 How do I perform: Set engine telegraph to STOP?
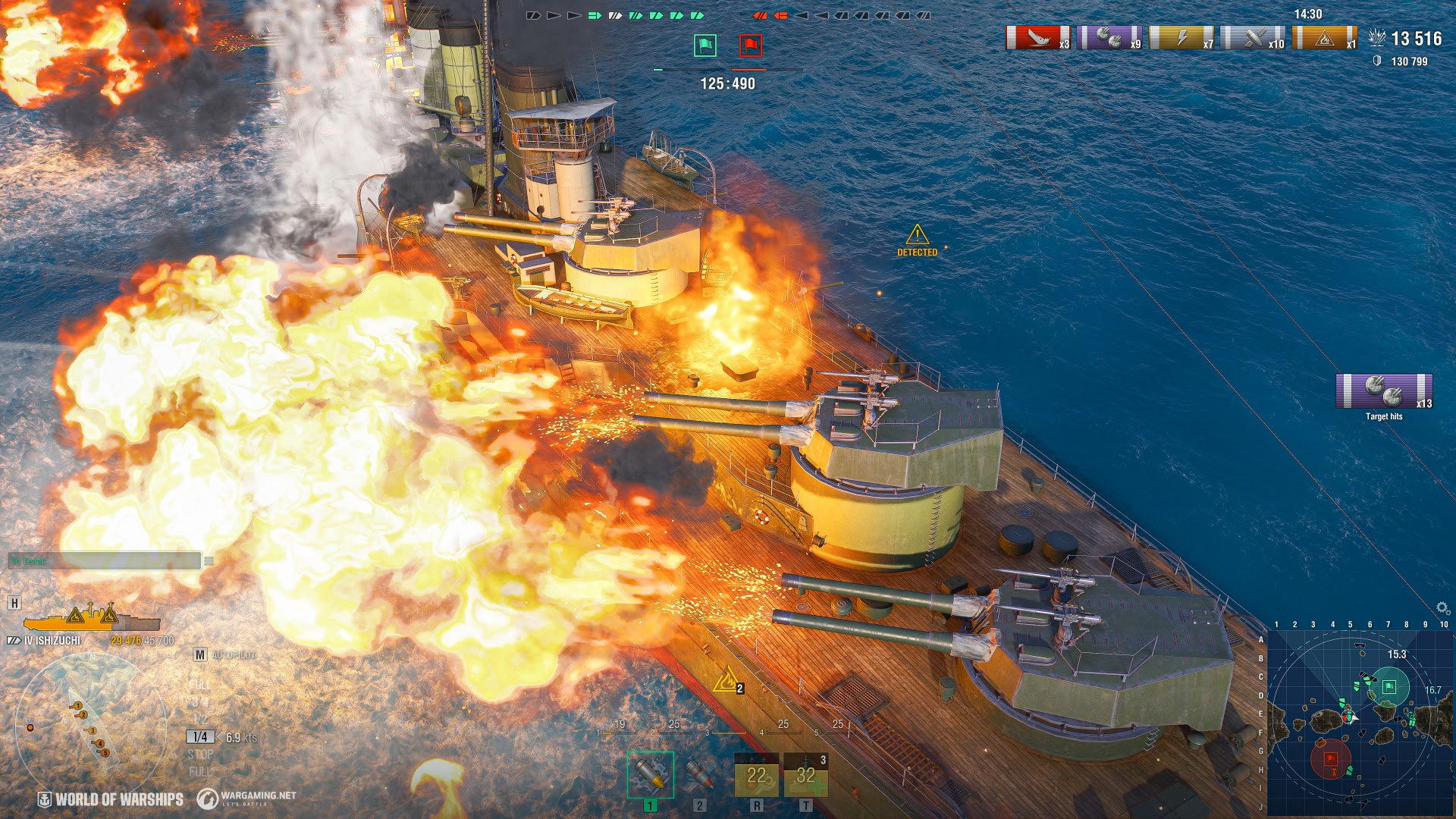pyautogui.click(x=200, y=755)
